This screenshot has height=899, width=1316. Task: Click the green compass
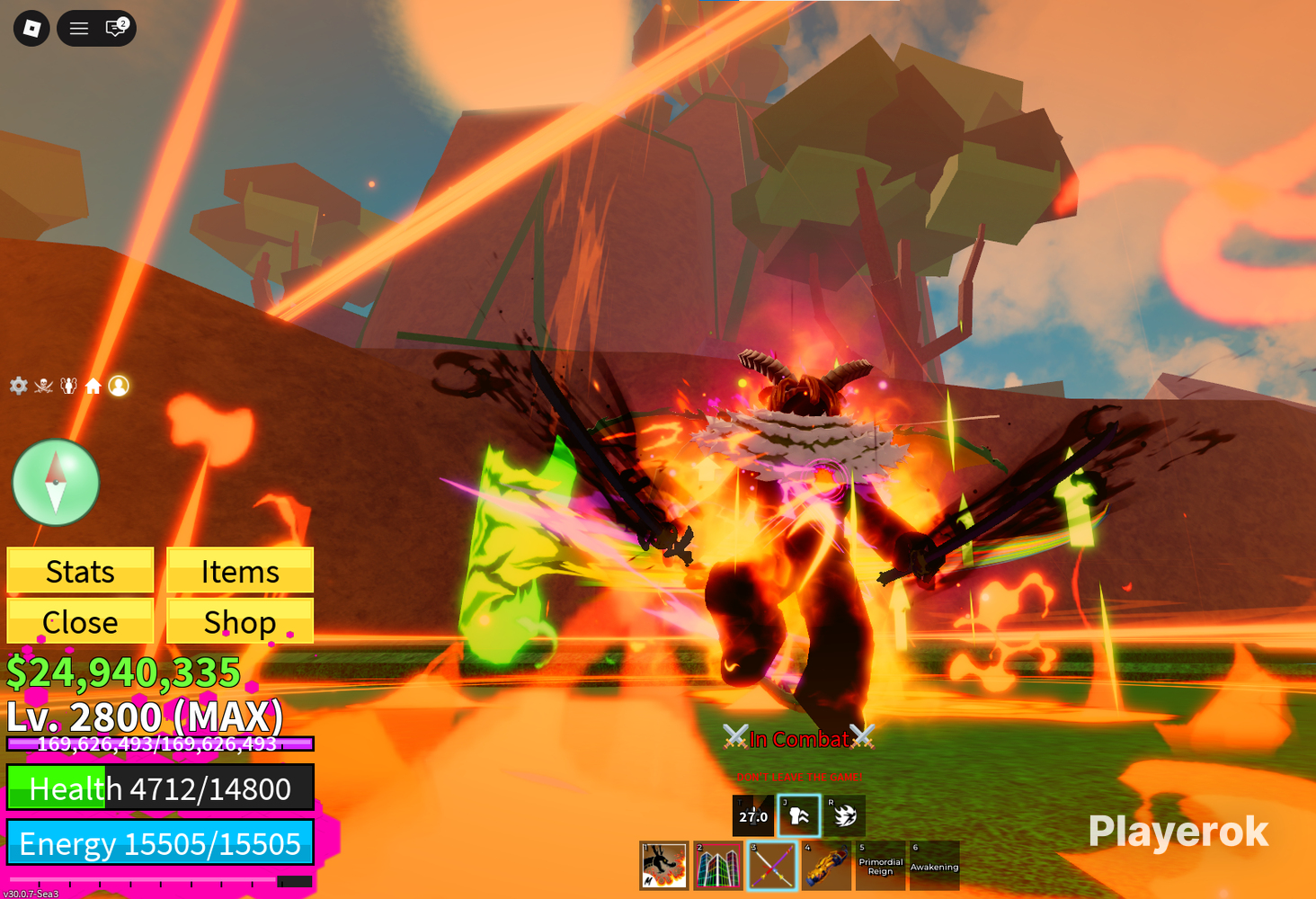(56, 483)
